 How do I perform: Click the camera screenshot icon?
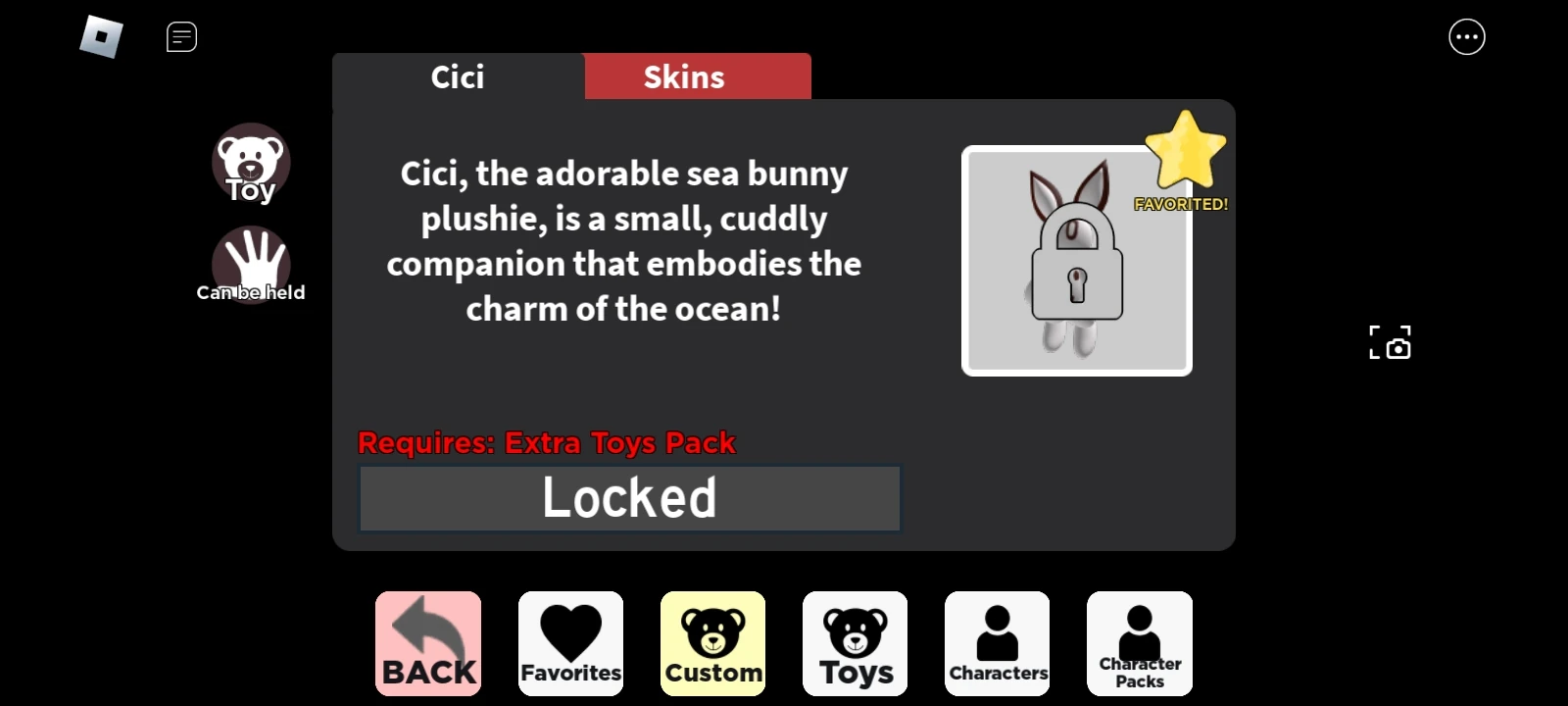click(1390, 343)
